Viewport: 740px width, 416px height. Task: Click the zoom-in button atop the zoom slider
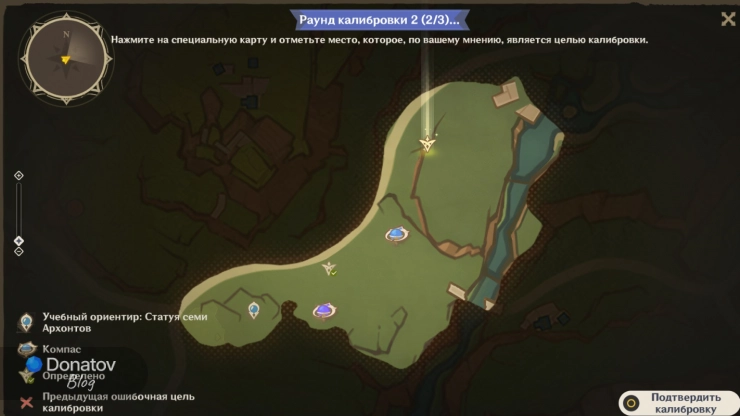(18, 176)
